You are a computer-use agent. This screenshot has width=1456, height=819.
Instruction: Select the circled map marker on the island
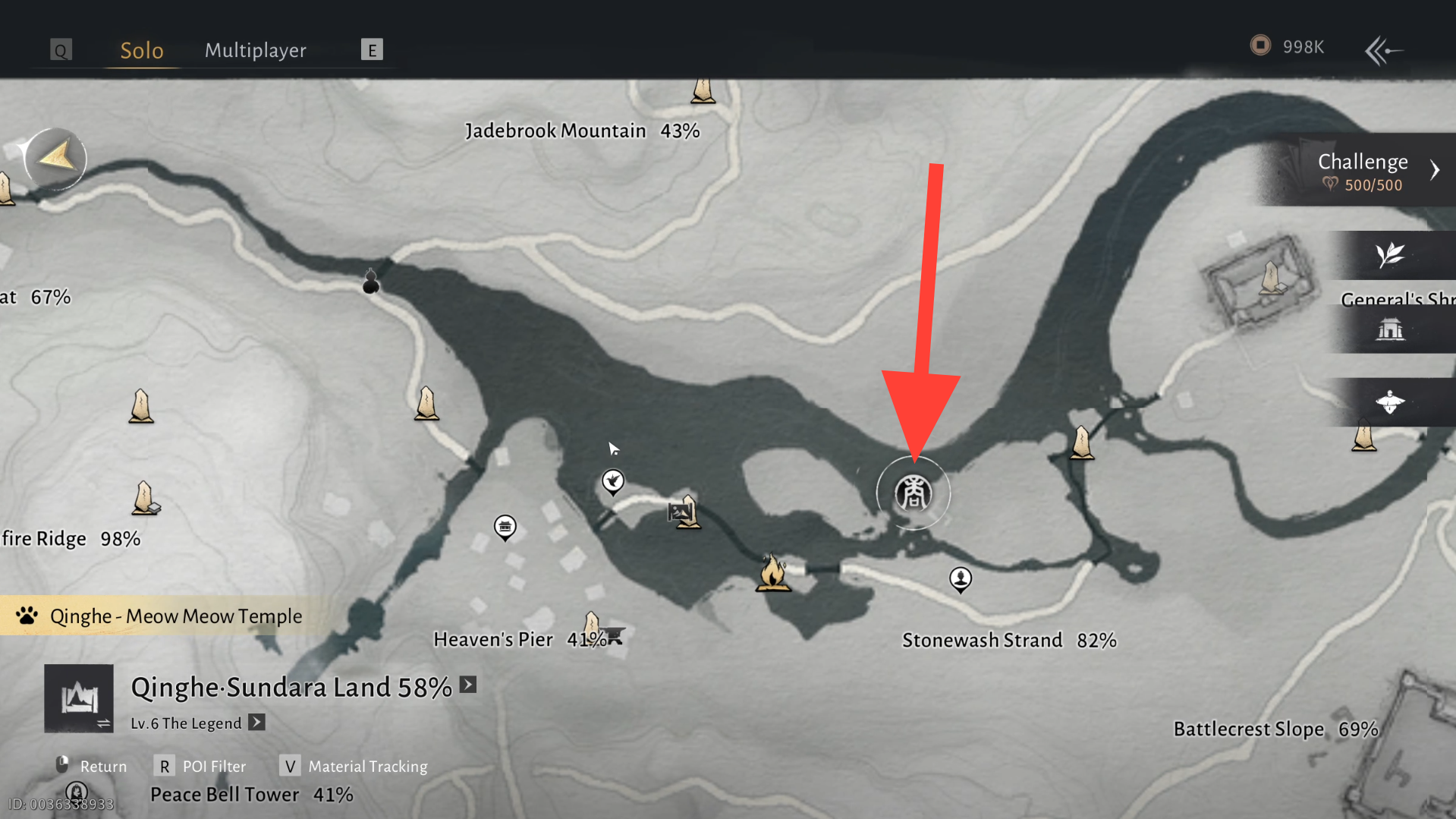(x=913, y=493)
